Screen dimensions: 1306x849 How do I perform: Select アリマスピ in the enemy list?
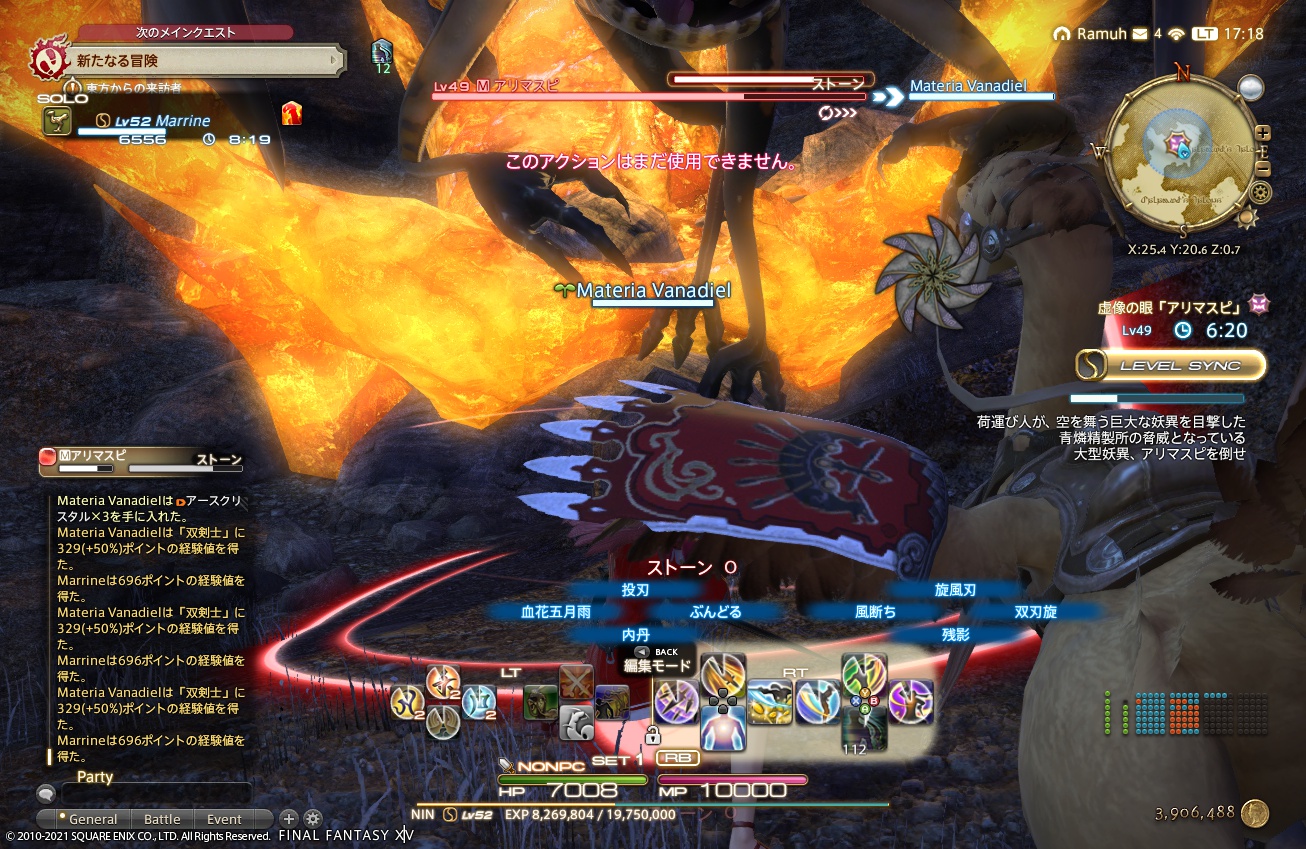pyautogui.click(x=140, y=460)
